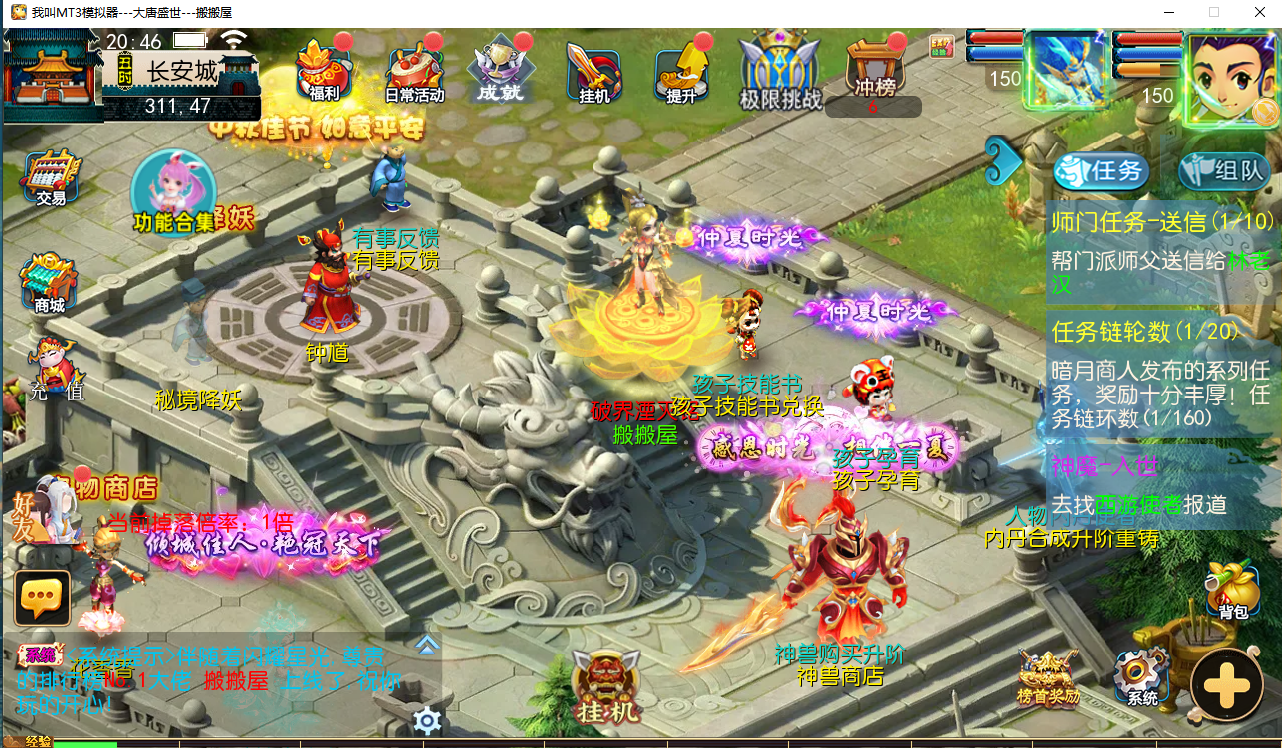Expand chat log using up arrow
The width and height of the screenshot is (1282, 748).
point(428,646)
